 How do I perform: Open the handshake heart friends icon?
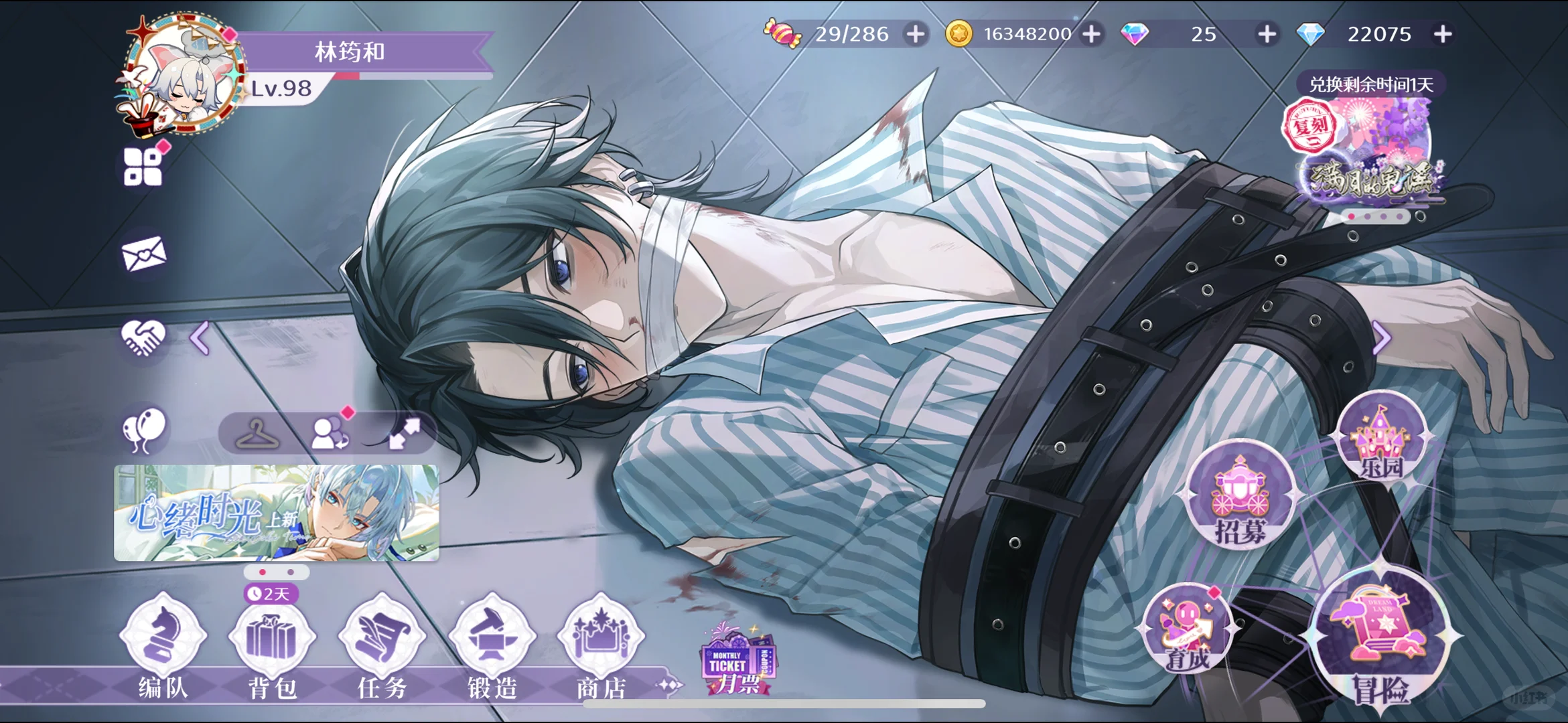(x=143, y=337)
